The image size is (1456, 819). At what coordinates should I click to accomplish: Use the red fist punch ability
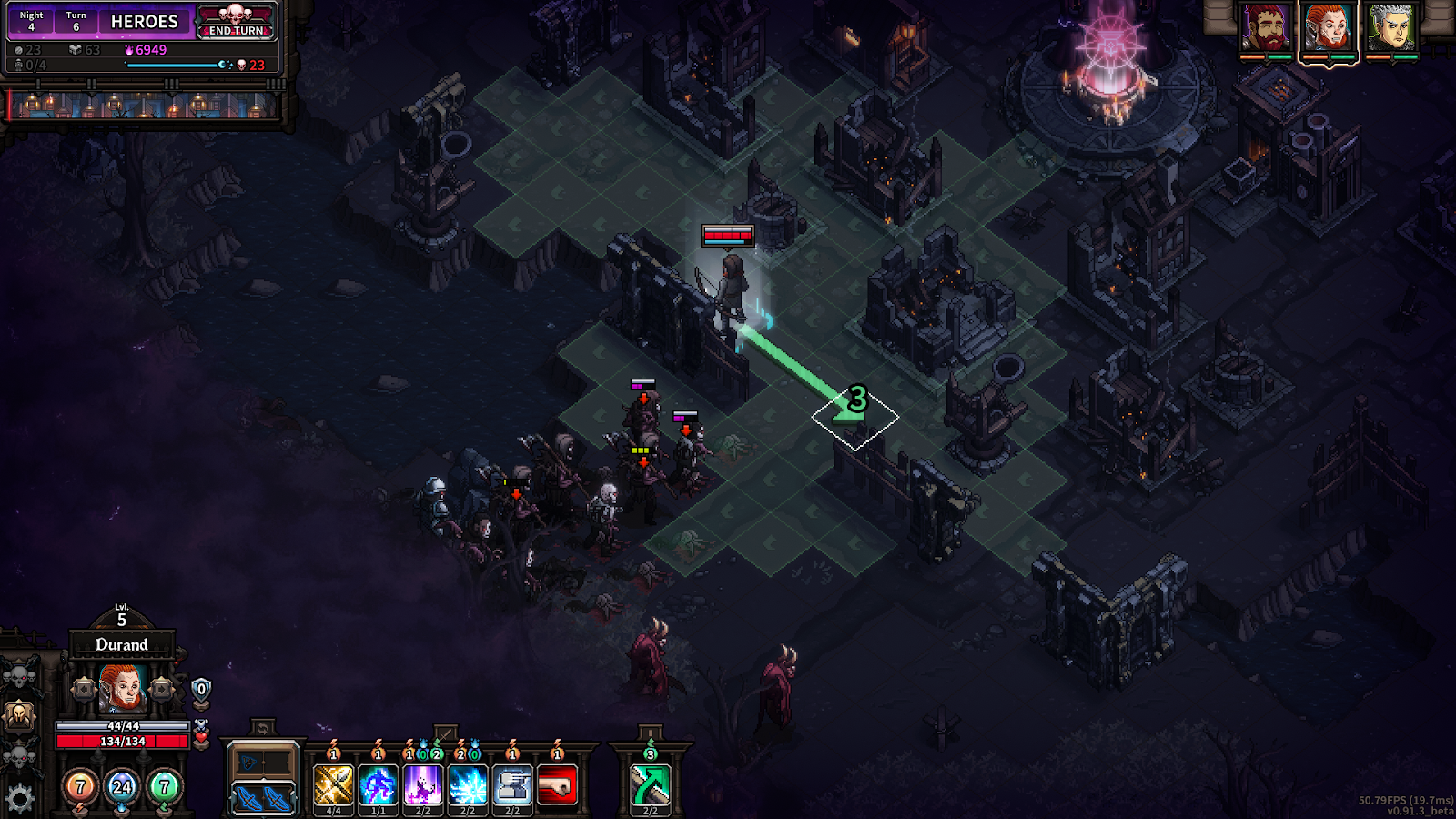(x=557, y=784)
